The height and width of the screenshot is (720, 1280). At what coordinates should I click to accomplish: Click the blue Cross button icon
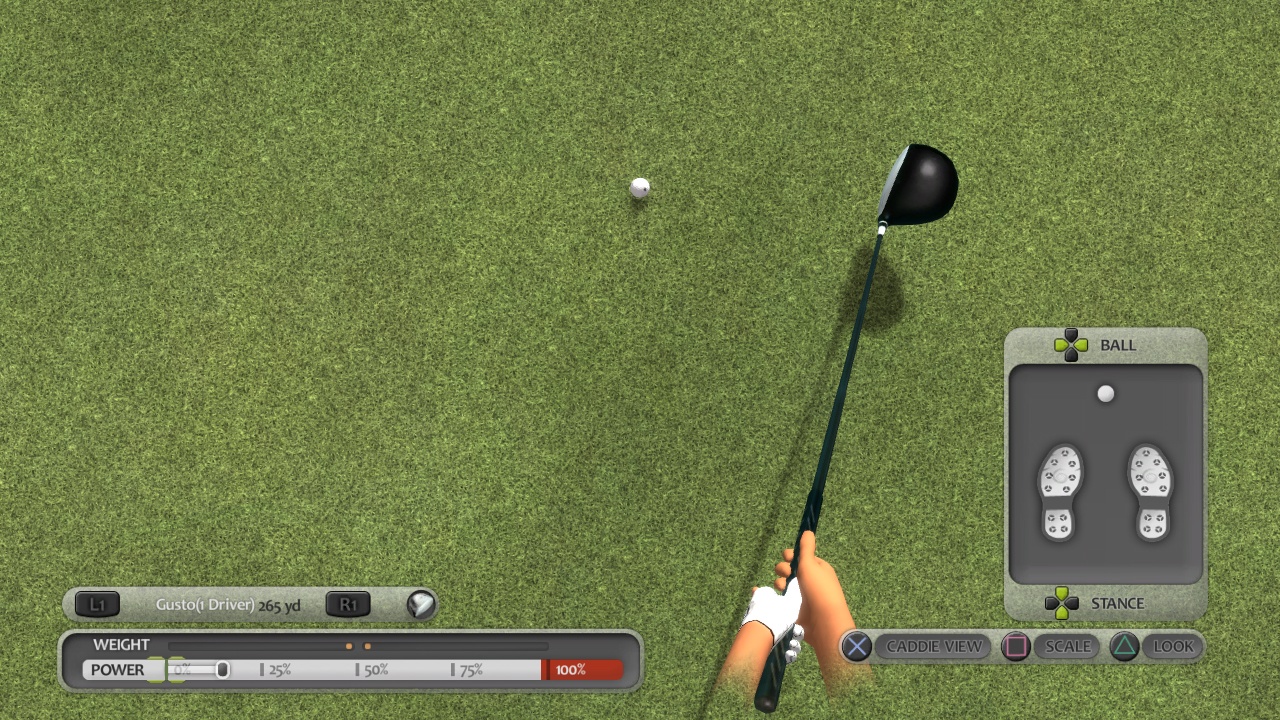[x=856, y=647]
